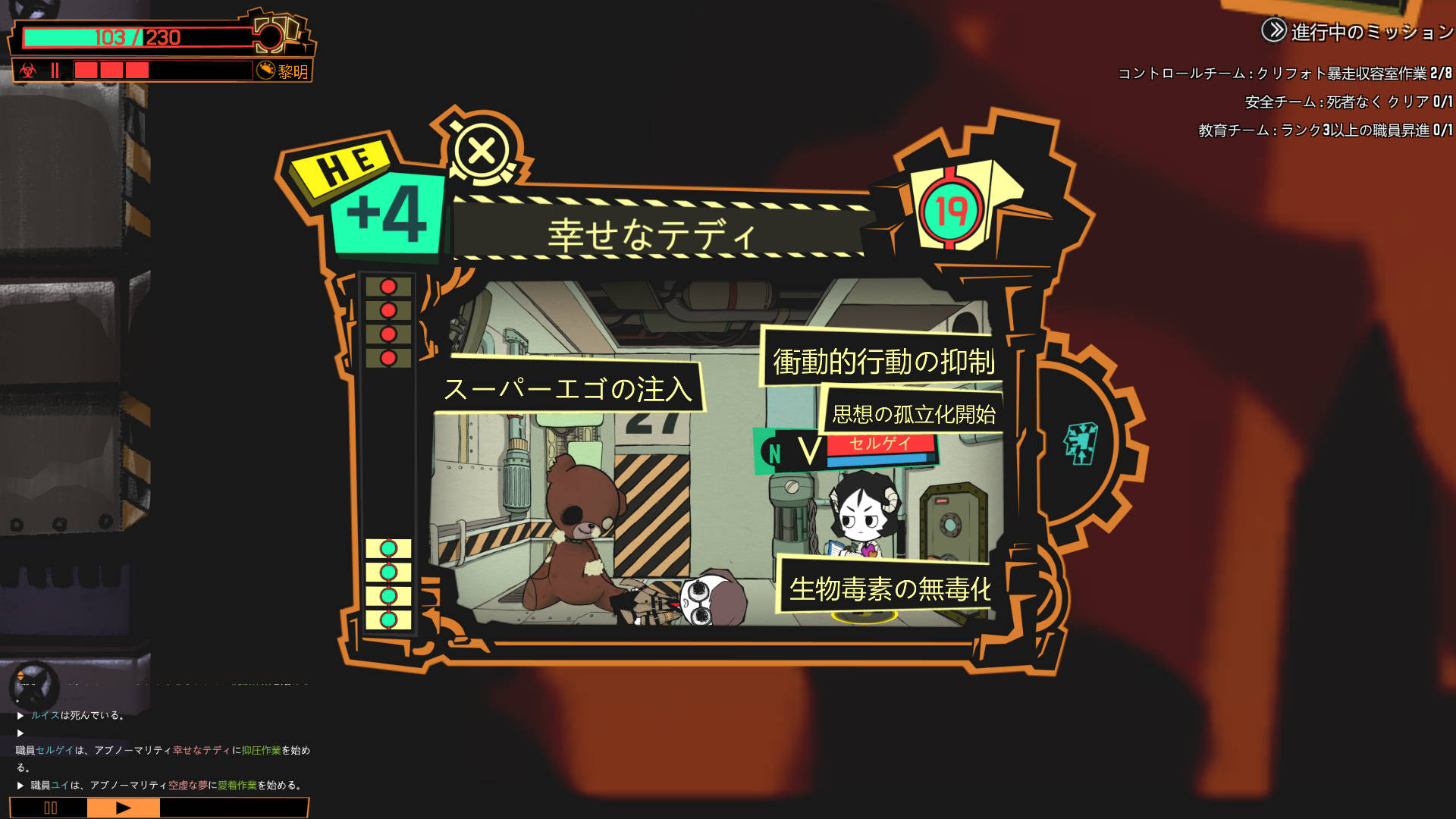Select the 思想の孤立化開始 work option
1456x819 pixels.
pyautogui.click(x=913, y=414)
